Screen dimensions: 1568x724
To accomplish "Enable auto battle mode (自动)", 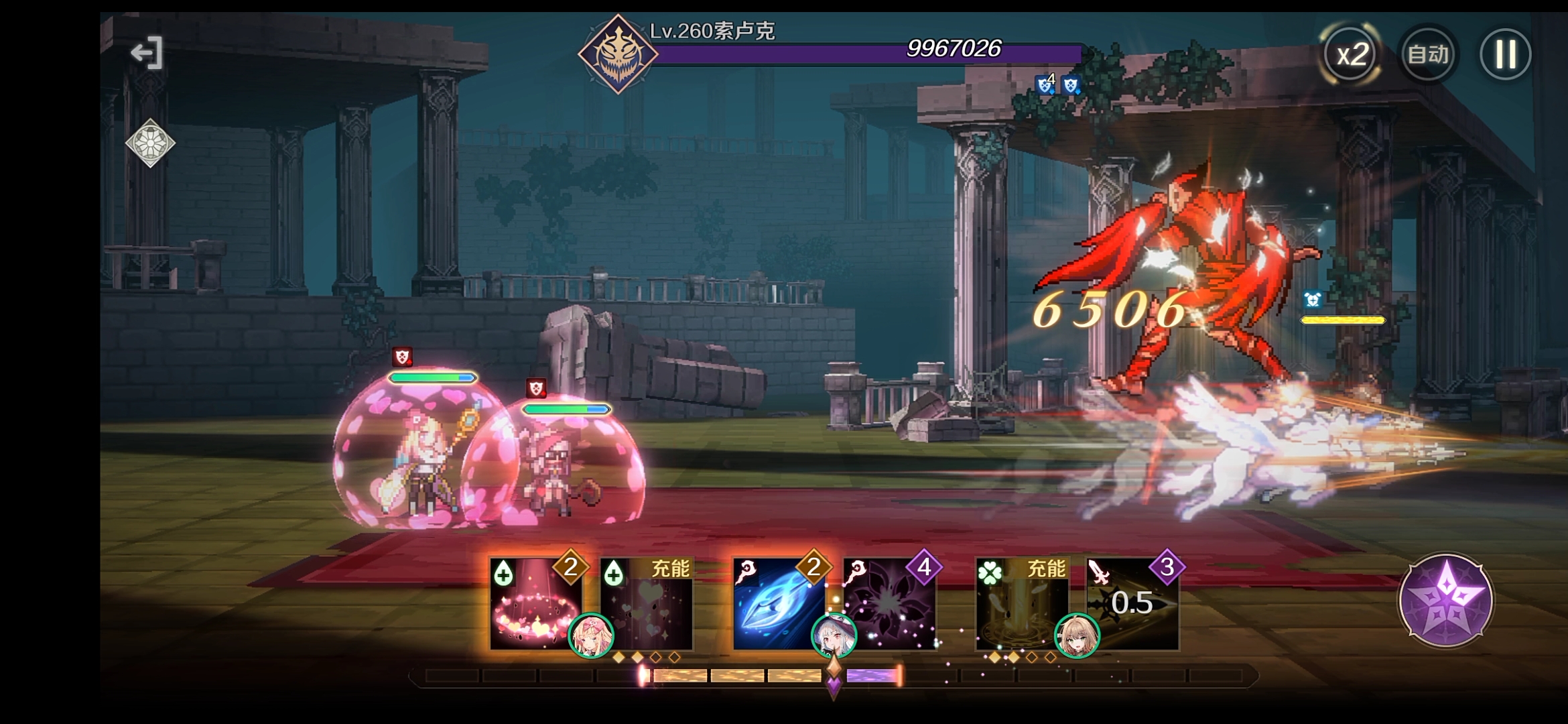I will pos(1428,54).
